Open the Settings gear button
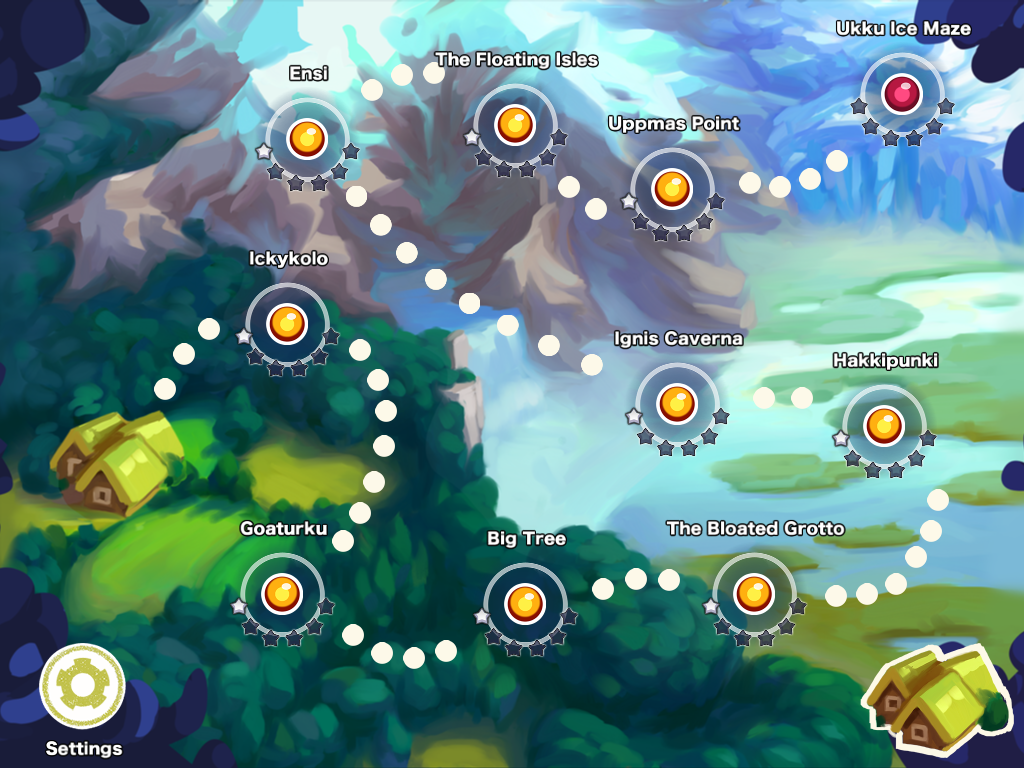The image size is (1024, 768). [x=81, y=688]
